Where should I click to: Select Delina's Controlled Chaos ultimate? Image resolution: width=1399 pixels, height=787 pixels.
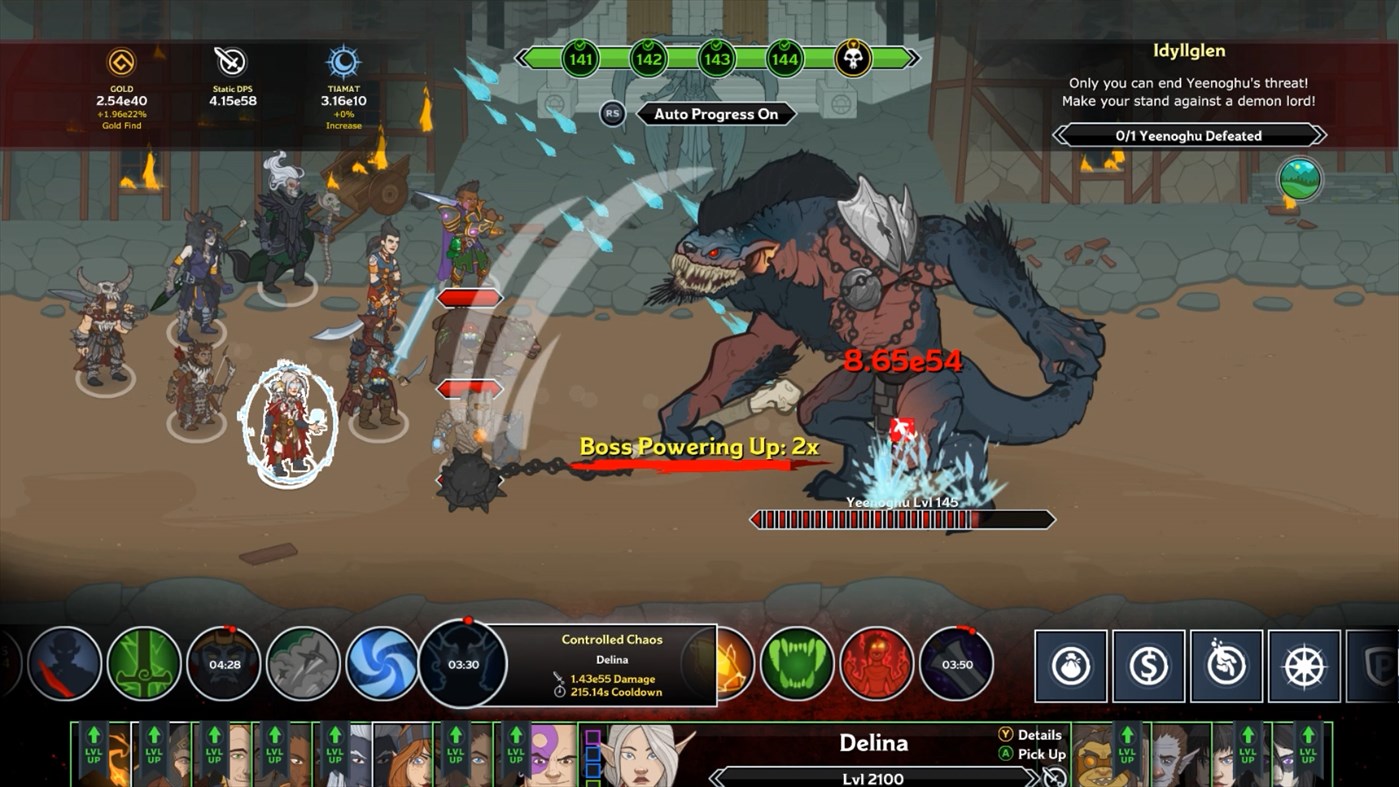point(463,665)
